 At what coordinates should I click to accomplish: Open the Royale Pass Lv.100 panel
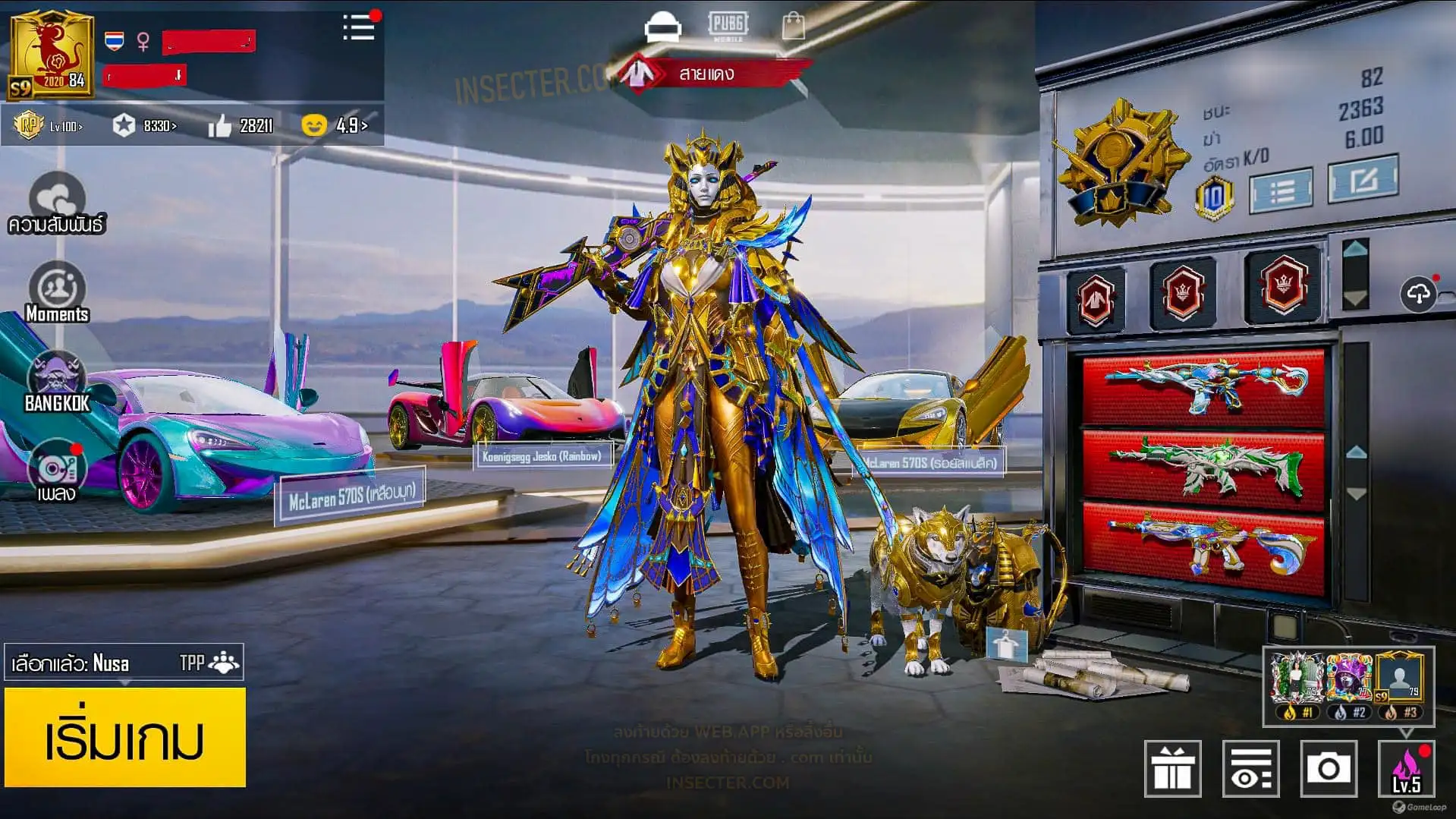[49, 125]
